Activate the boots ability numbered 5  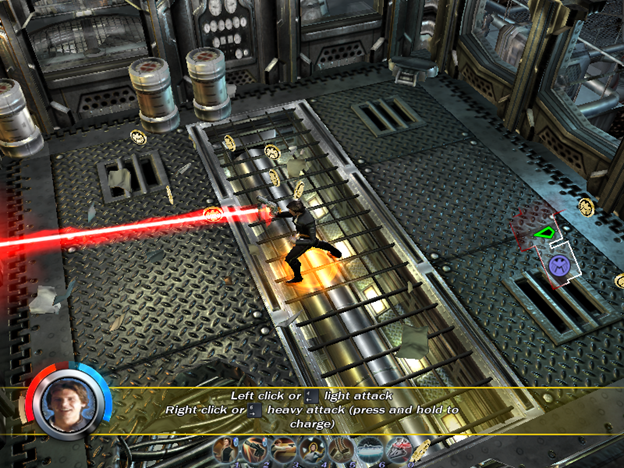pos(342,451)
